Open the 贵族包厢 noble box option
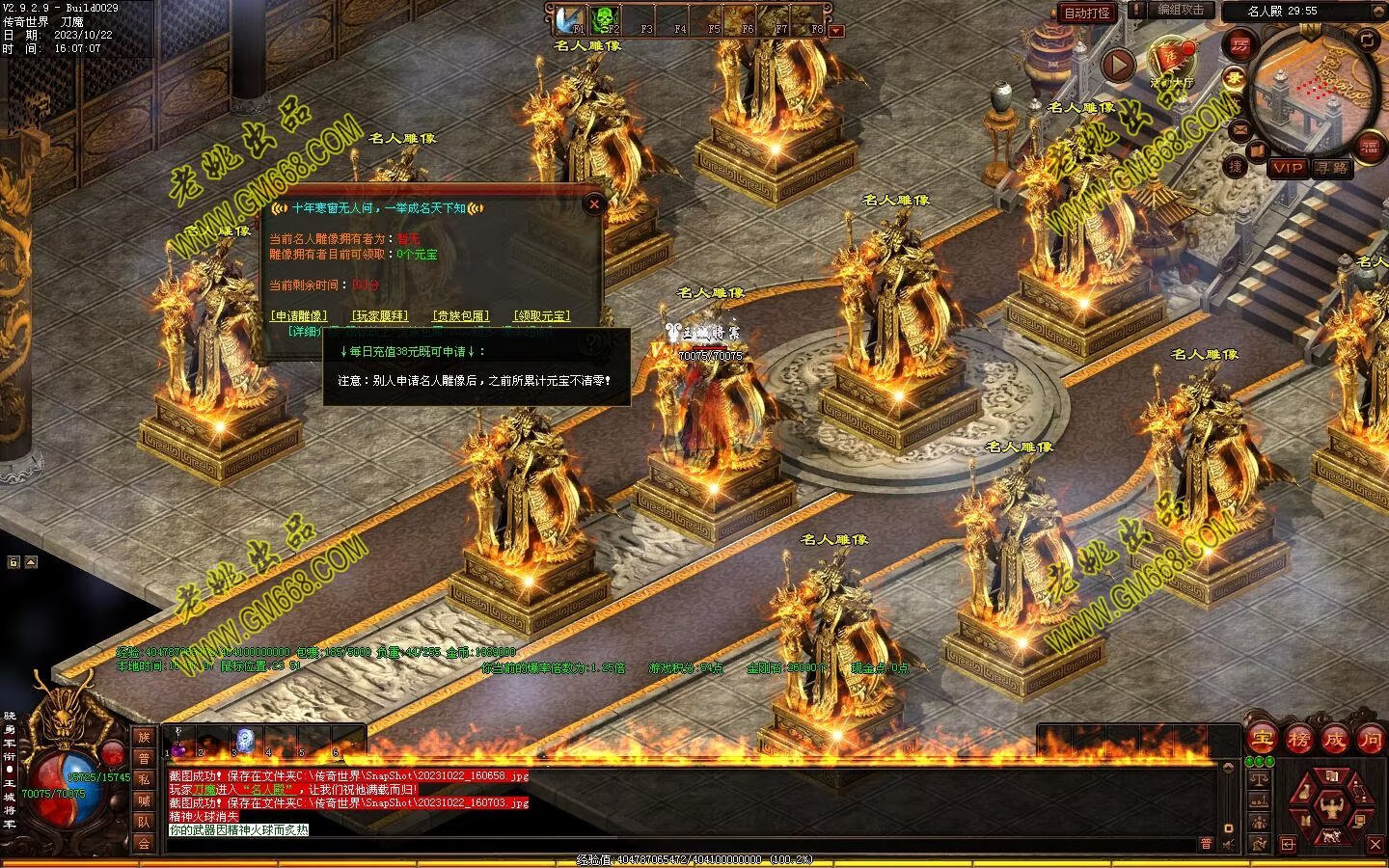 (460, 315)
